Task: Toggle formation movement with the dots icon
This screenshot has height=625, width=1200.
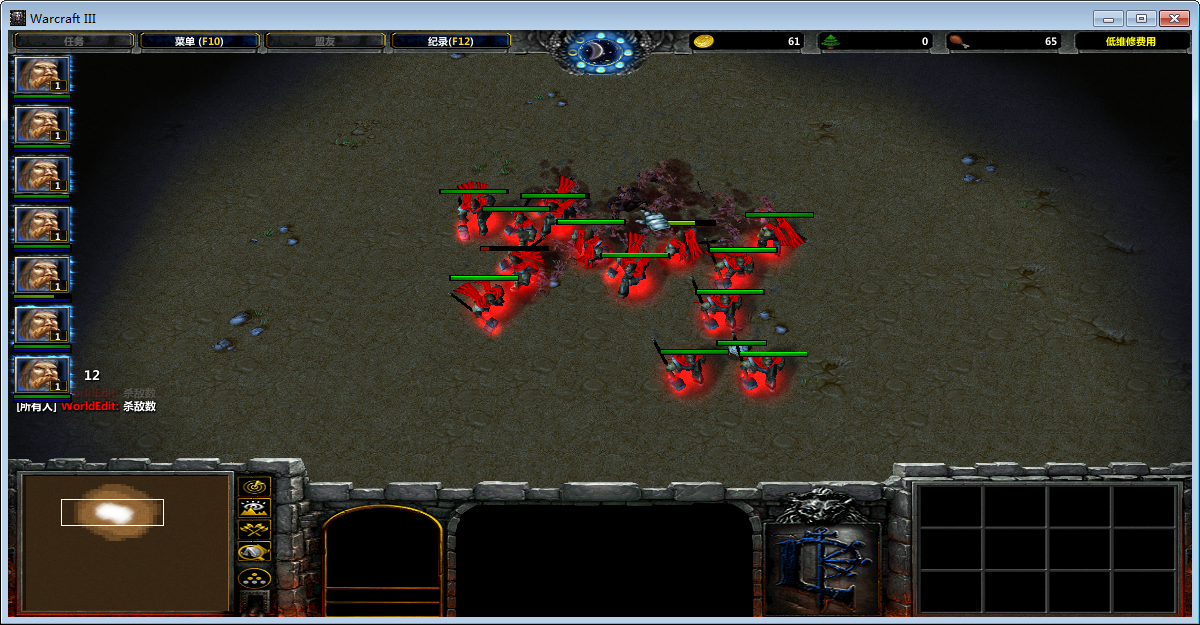Action: (x=255, y=578)
